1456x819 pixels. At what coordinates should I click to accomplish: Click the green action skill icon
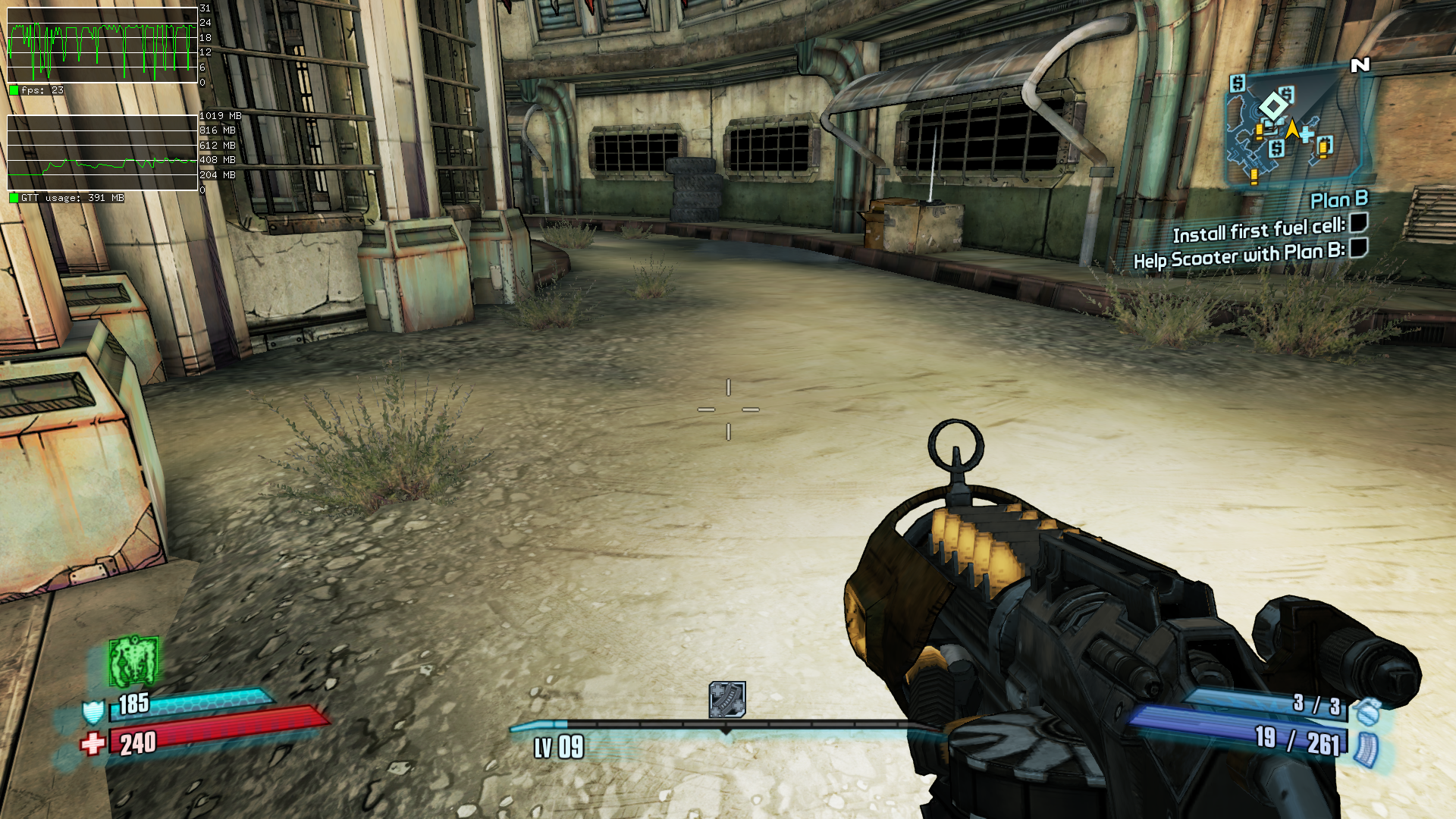click(133, 661)
